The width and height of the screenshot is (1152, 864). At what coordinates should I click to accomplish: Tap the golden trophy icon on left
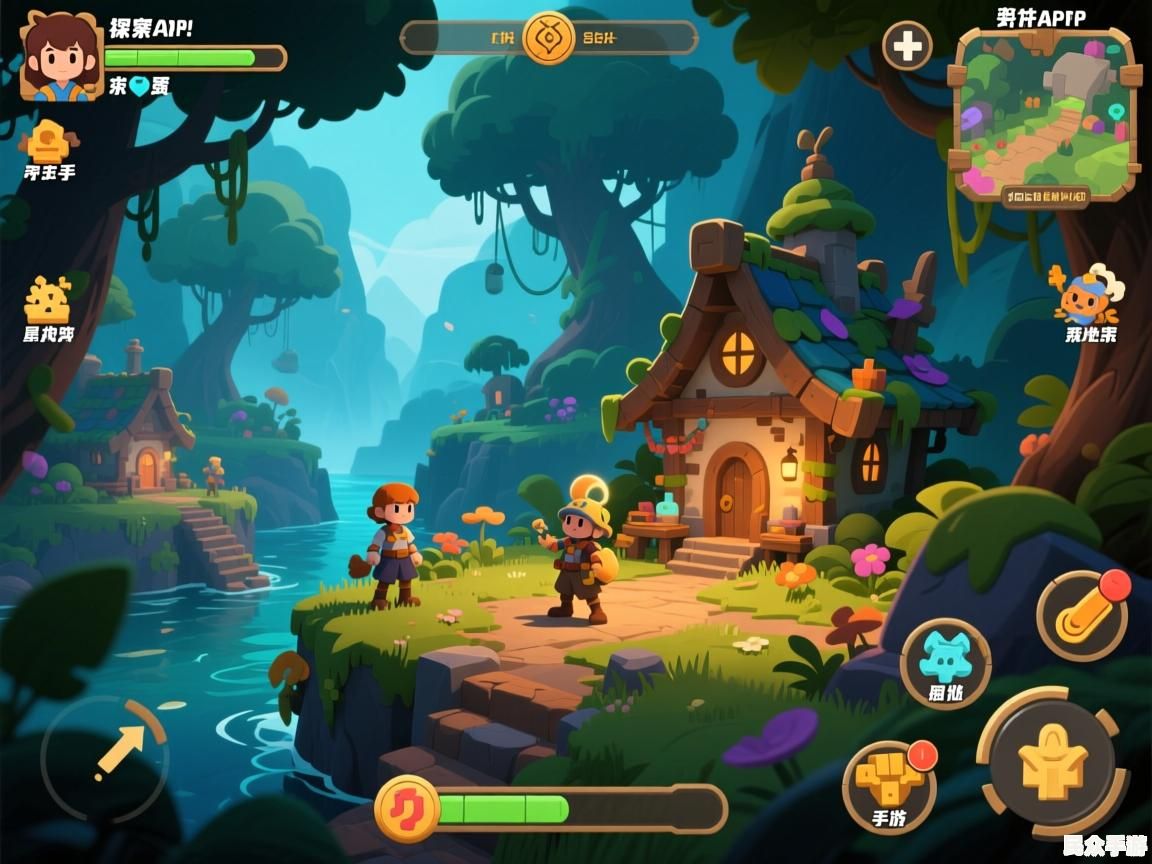48,141
